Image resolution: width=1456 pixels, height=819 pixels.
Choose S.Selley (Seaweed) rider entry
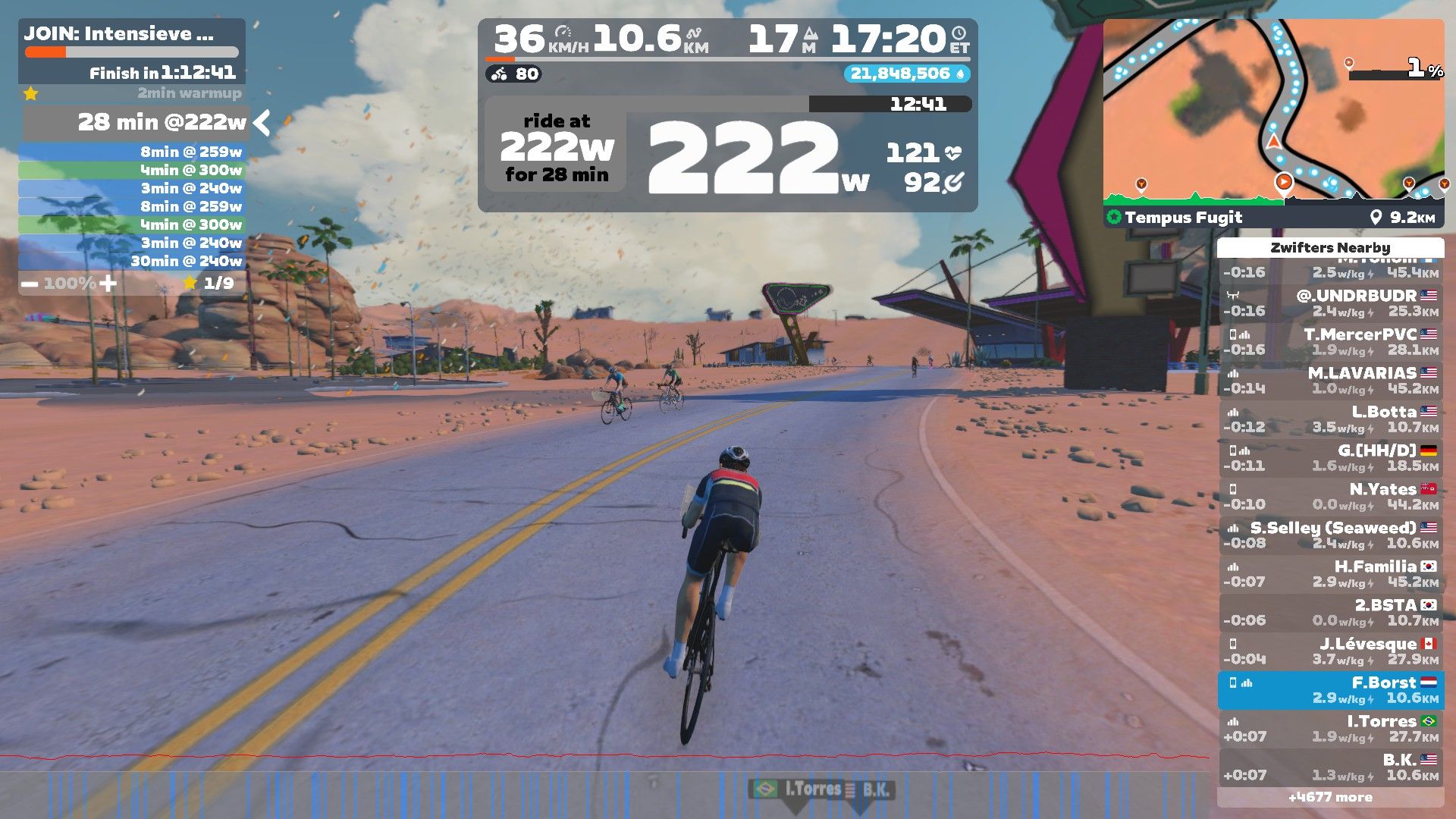tap(1331, 535)
